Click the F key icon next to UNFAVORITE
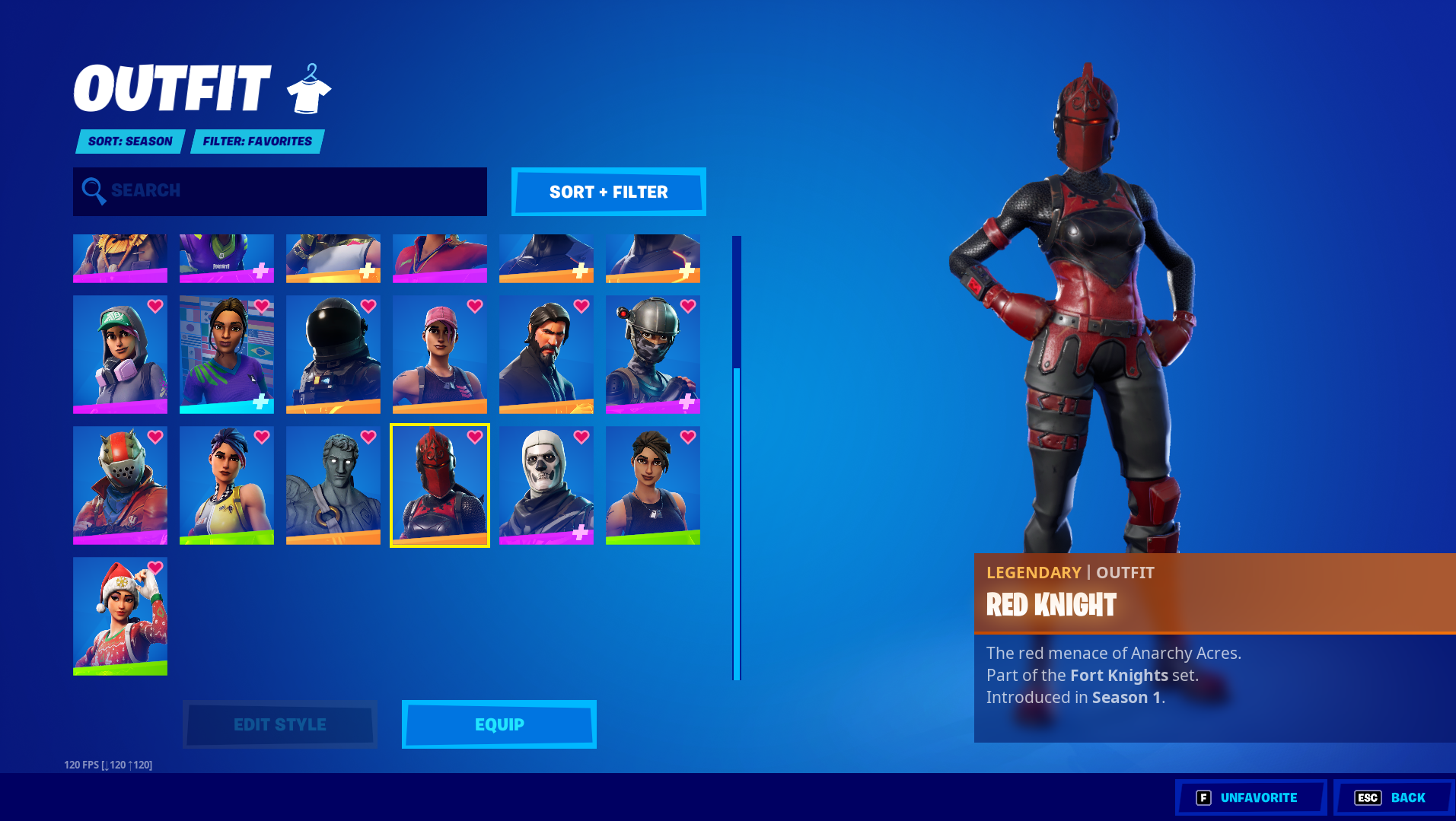 pos(1203,797)
